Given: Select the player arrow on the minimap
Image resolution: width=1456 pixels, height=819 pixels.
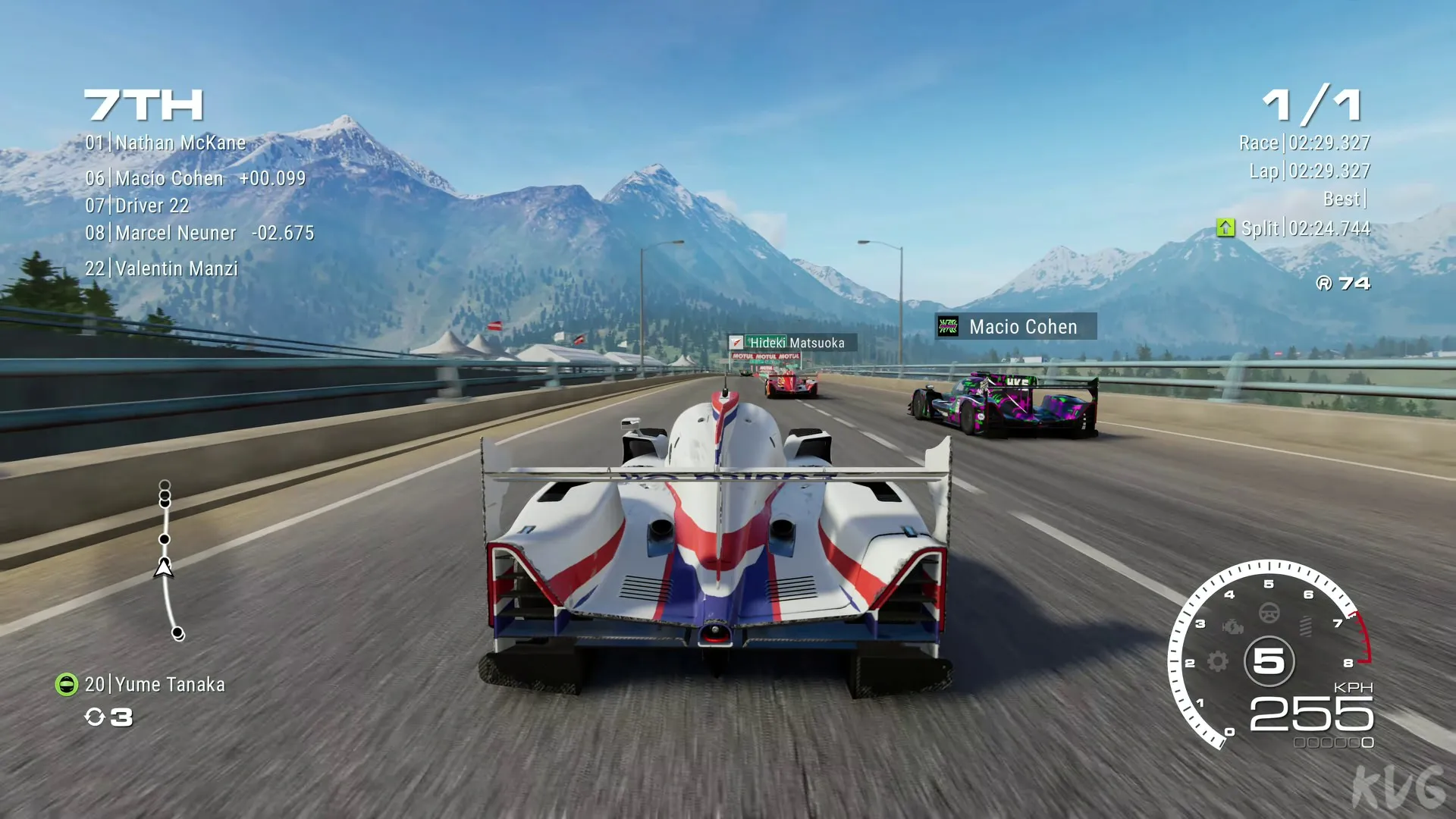Looking at the screenshot, I should point(164,568).
